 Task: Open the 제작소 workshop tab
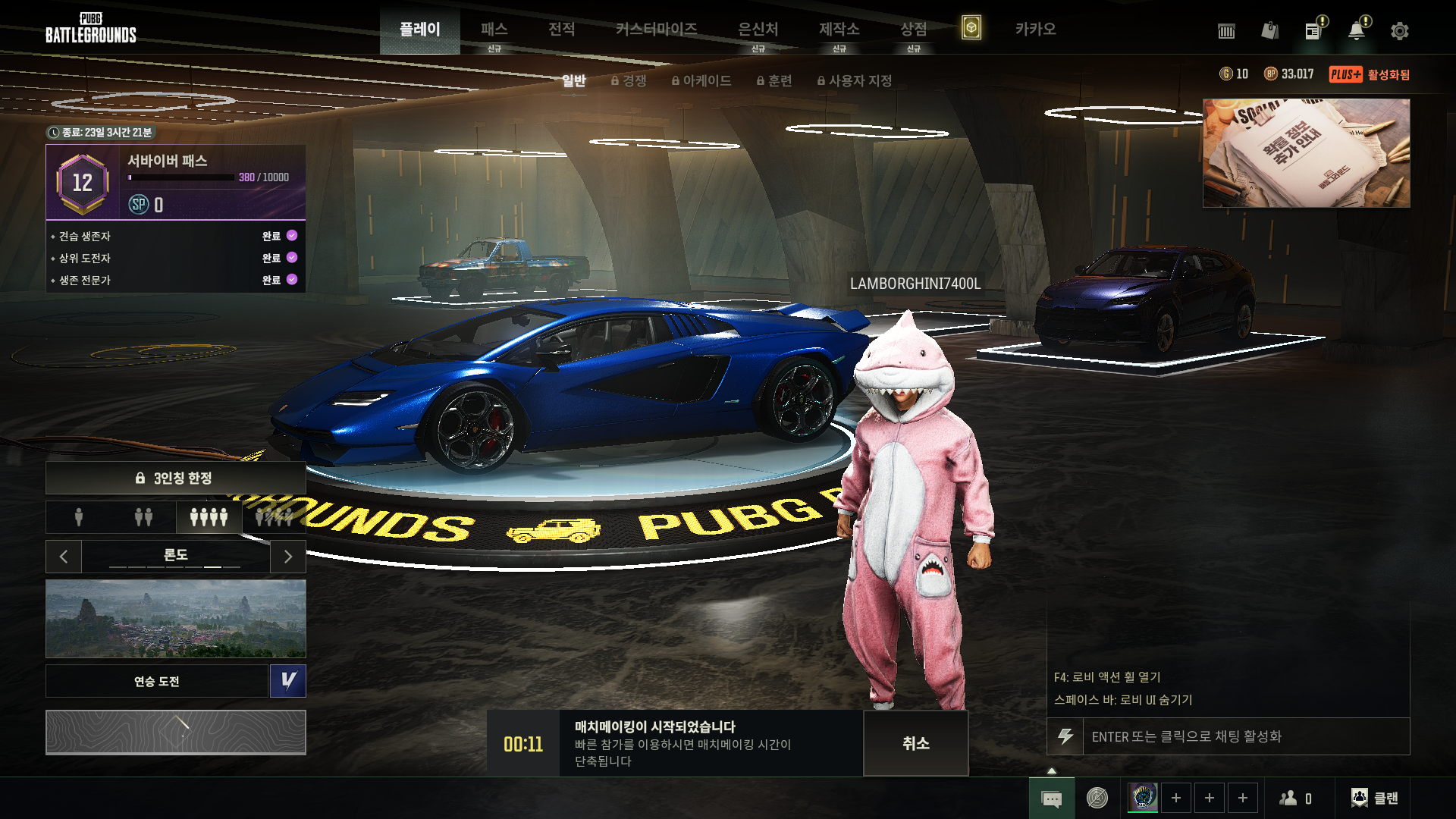(x=839, y=30)
